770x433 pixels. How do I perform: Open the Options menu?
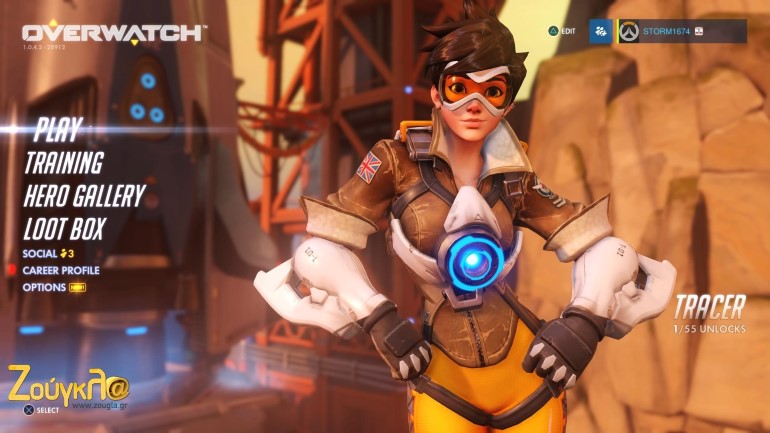(48, 287)
